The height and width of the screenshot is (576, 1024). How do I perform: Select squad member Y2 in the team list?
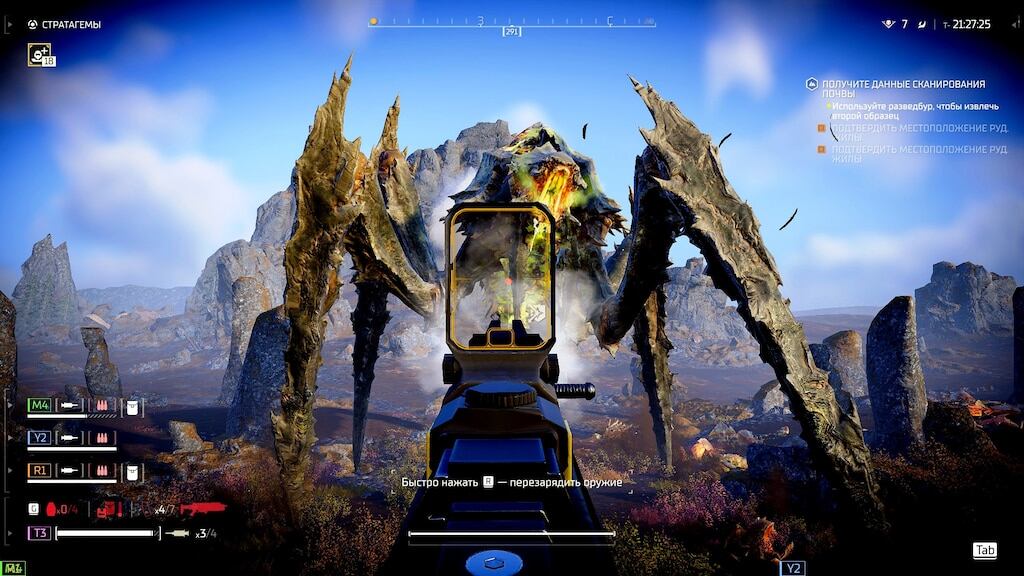(x=39, y=437)
